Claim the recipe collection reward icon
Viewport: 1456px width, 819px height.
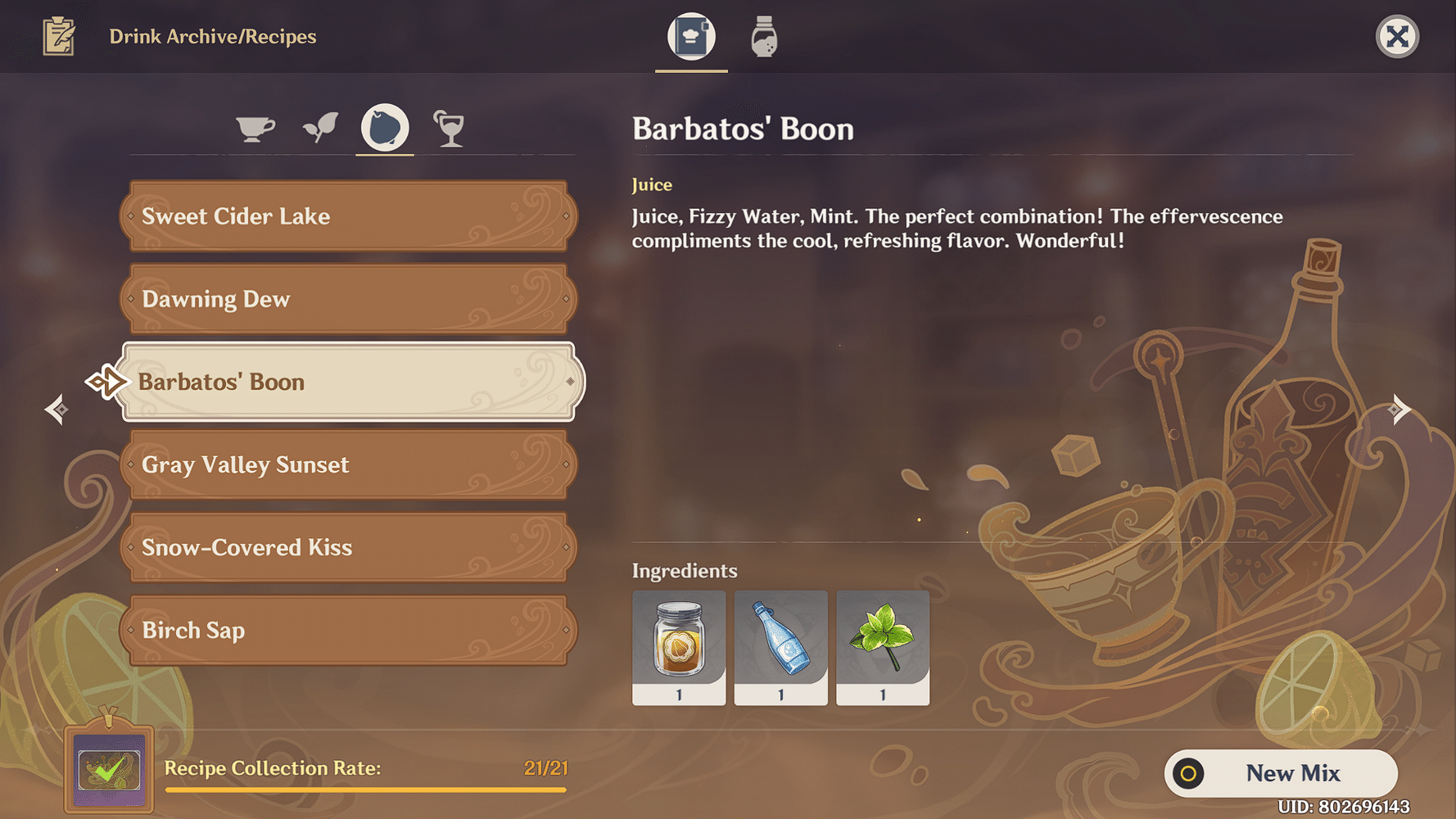pos(109,770)
